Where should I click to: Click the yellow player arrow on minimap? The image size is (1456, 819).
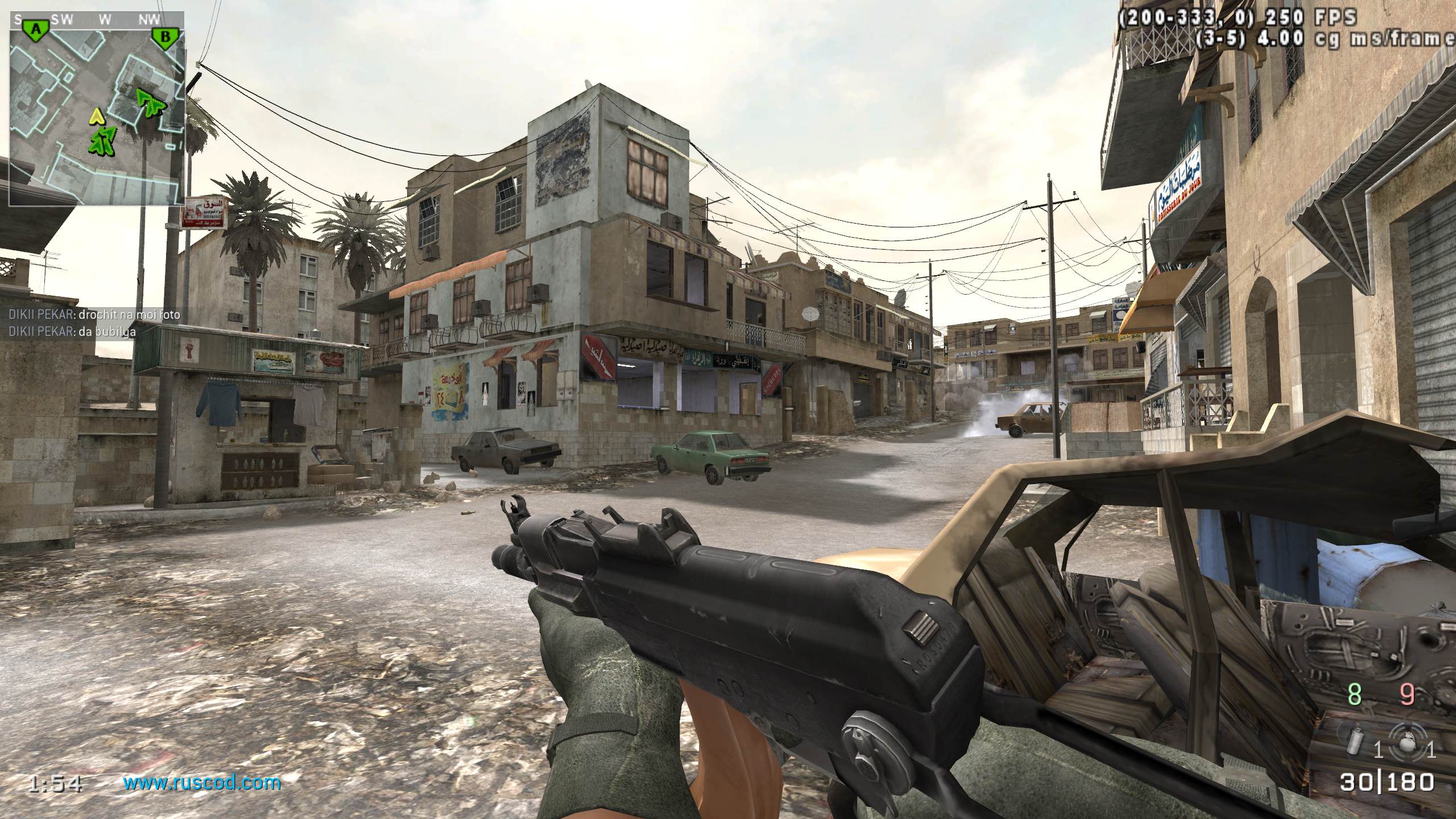98,117
